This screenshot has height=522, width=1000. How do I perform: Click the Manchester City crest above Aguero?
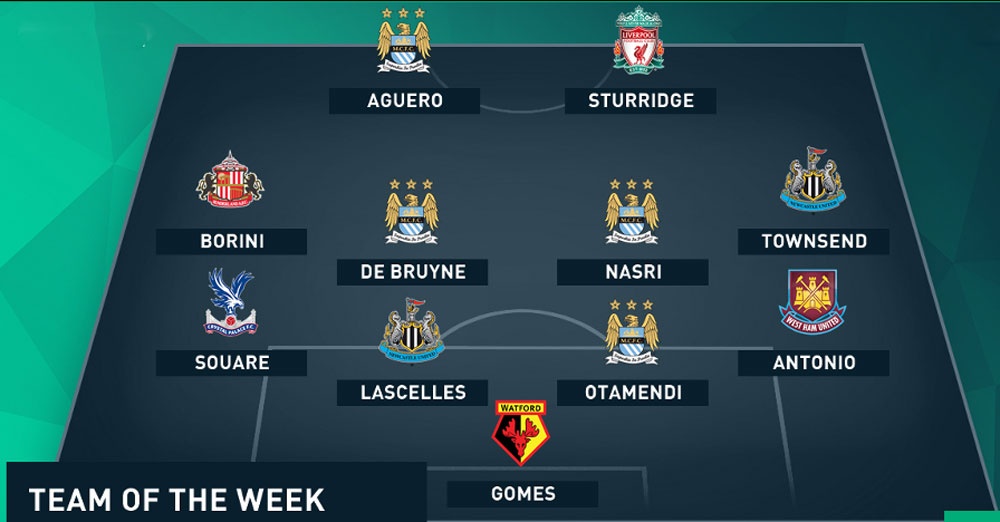tap(403, 42)
